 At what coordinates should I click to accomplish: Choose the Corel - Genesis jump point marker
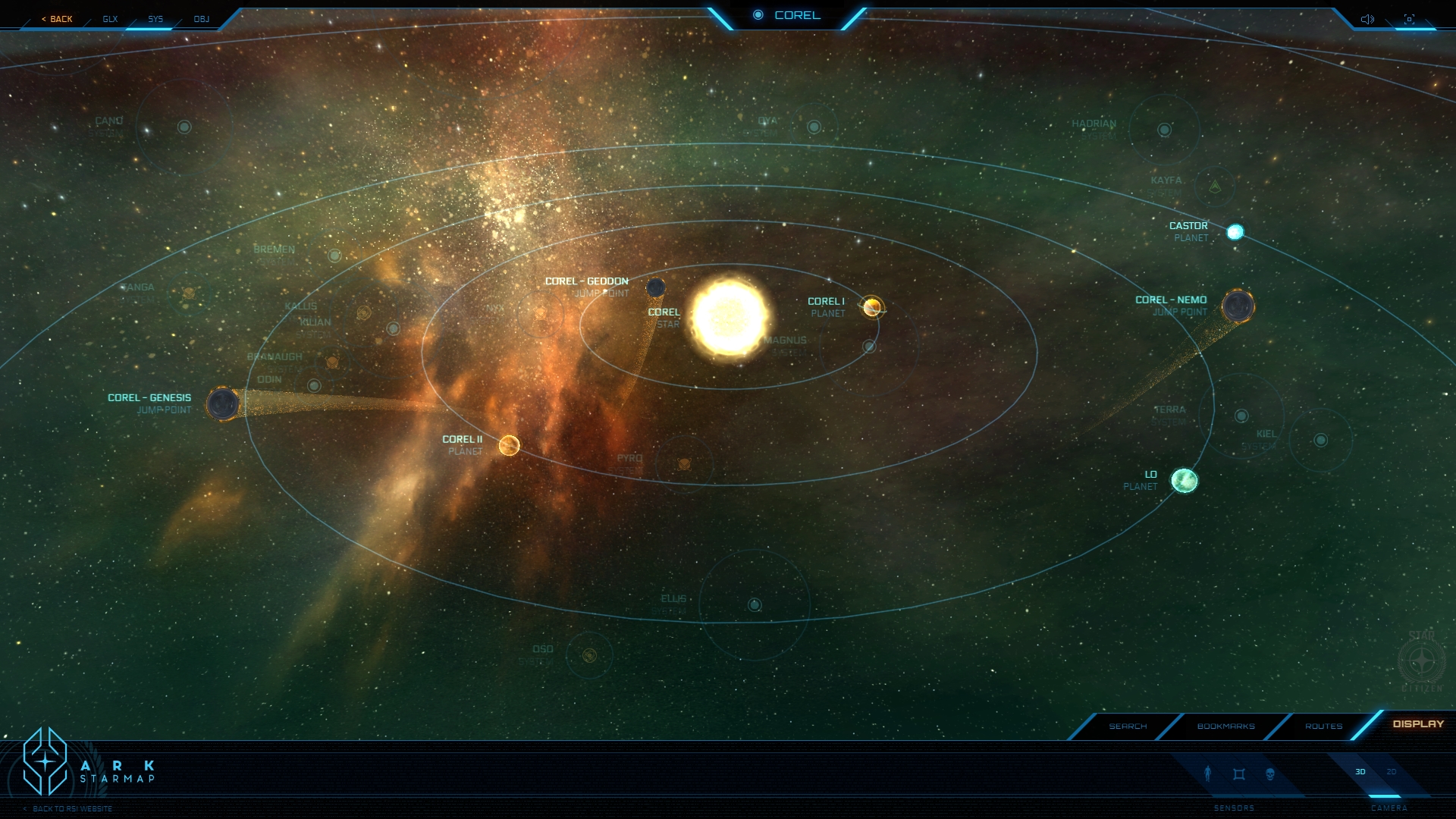click(223, 403)
